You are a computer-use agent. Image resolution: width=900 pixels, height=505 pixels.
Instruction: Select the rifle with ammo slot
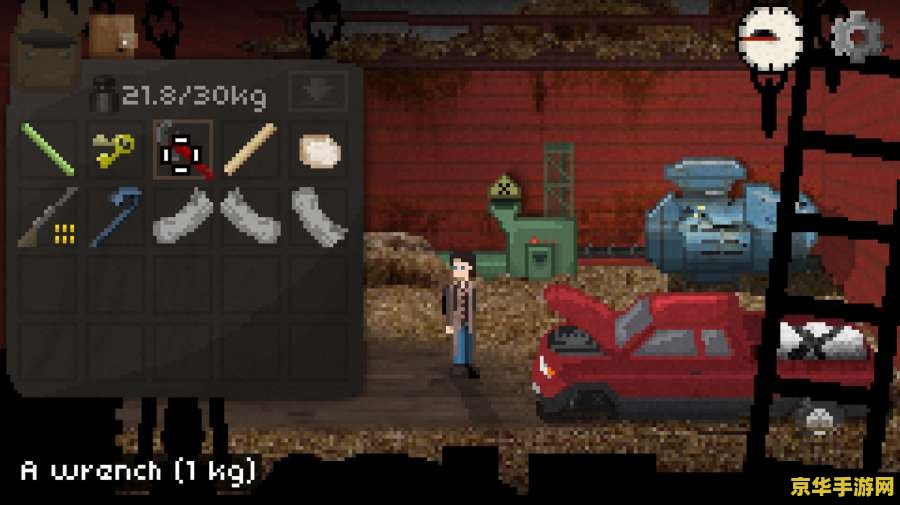[48, 218]
